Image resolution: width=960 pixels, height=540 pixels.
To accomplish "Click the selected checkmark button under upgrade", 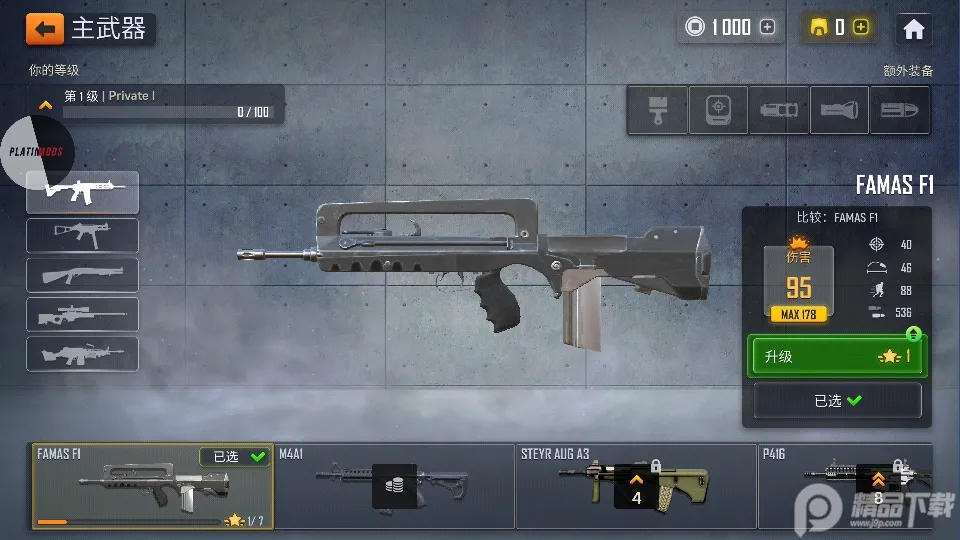I will click(x=837, y=401).
